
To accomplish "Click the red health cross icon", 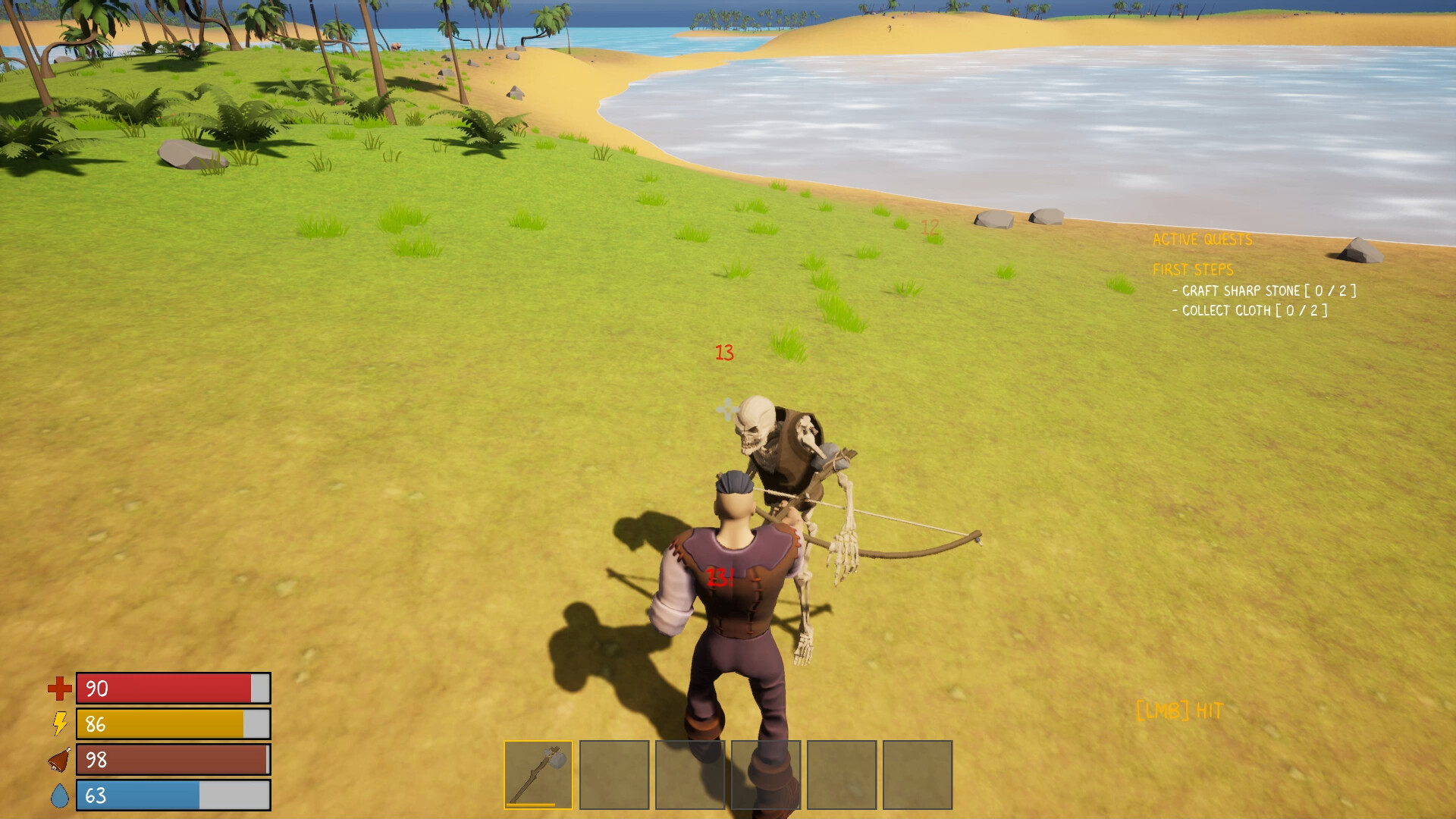I will tap(59, 689).
